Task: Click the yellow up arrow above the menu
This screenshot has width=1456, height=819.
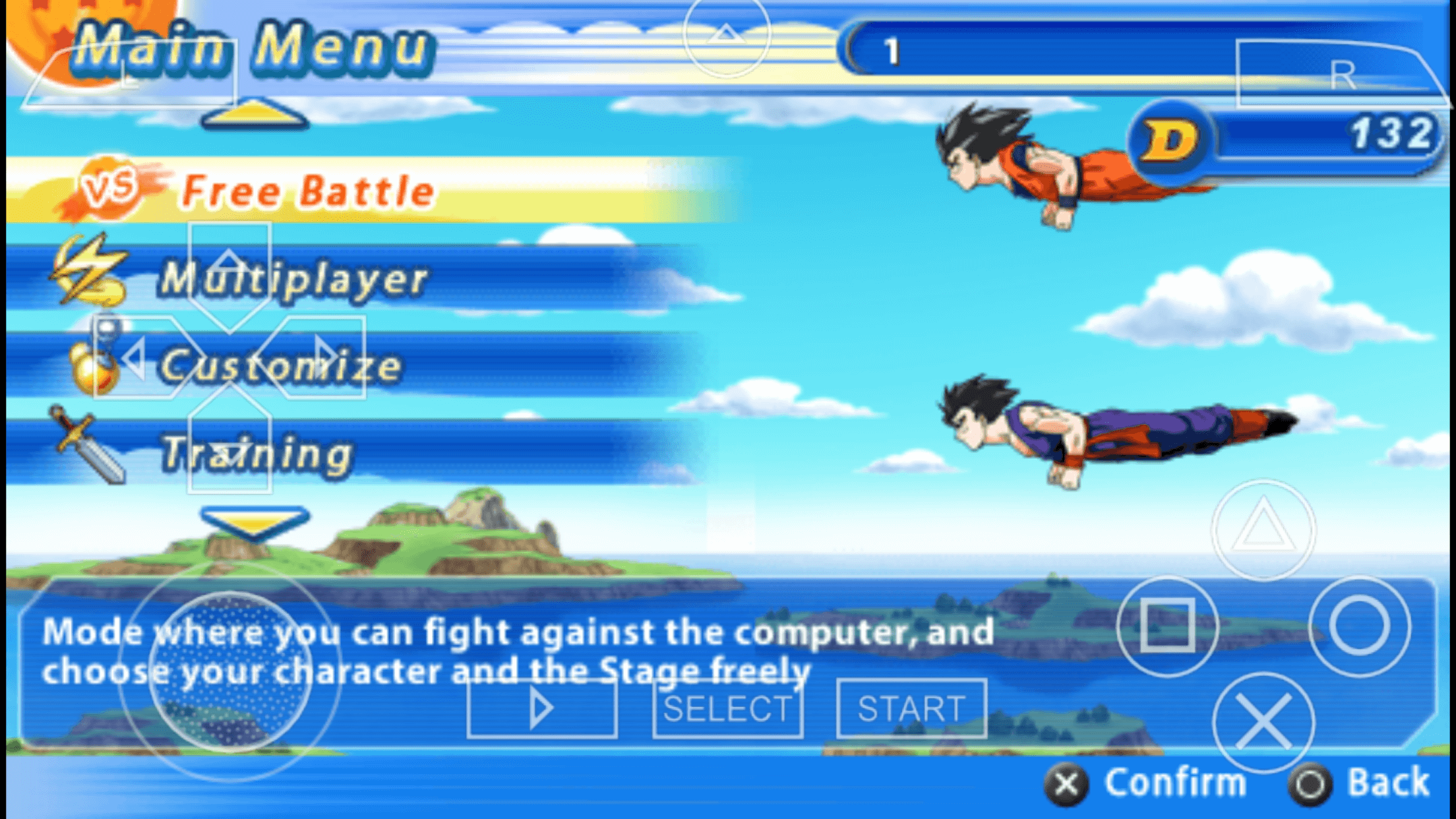Action: (x=254, y=113)
